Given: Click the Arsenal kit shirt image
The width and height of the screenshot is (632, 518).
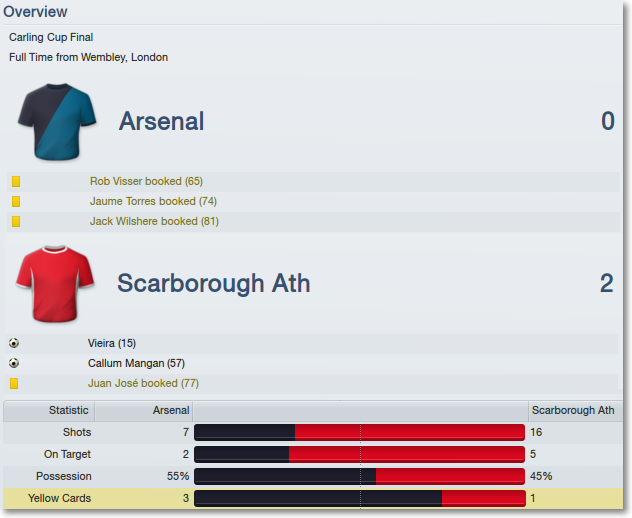Looking at the screenshot, I should click(x=57, y=122).
